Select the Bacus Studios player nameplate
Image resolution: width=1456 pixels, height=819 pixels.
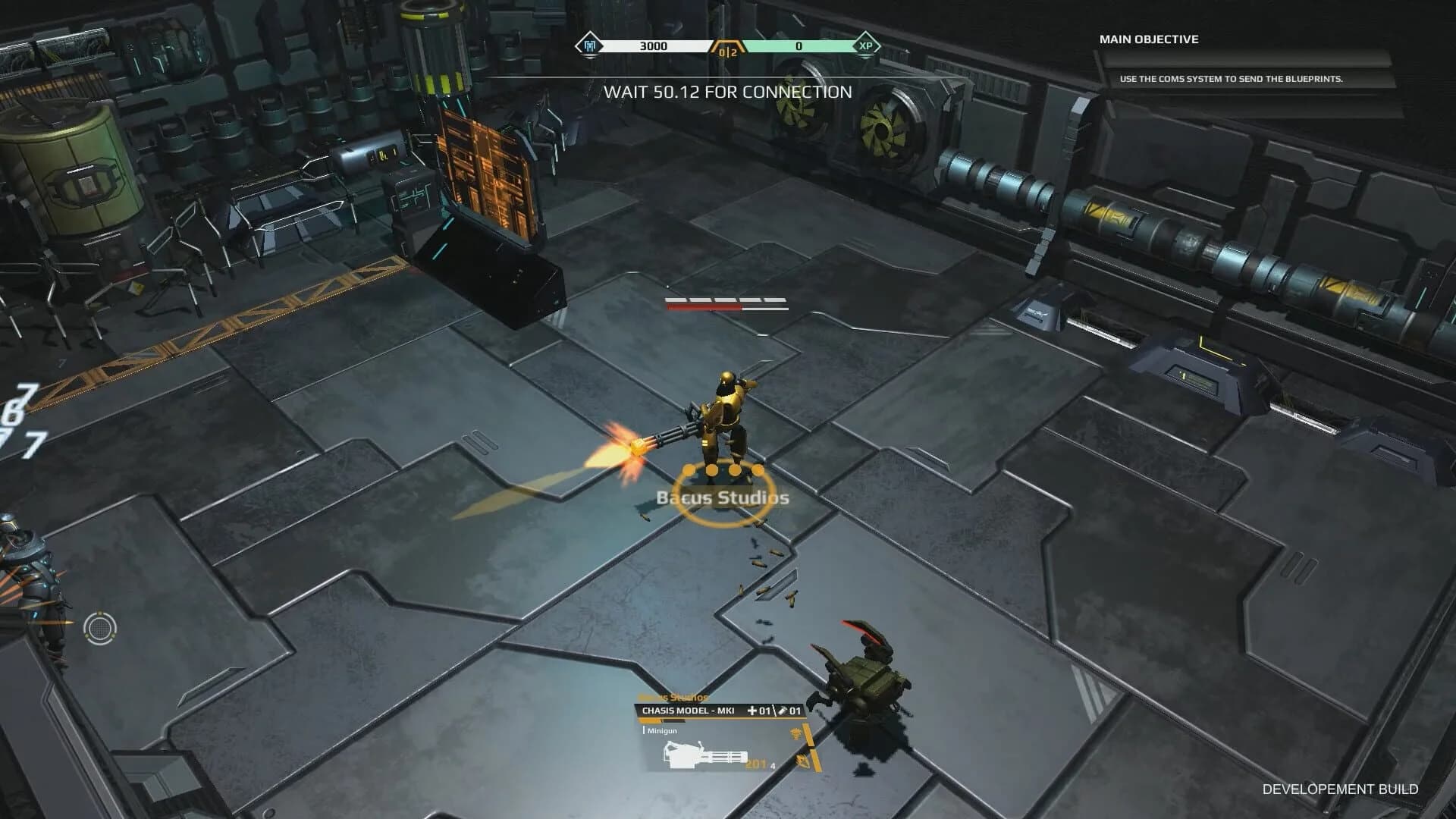pyautogui.click(x=722, y=499)
